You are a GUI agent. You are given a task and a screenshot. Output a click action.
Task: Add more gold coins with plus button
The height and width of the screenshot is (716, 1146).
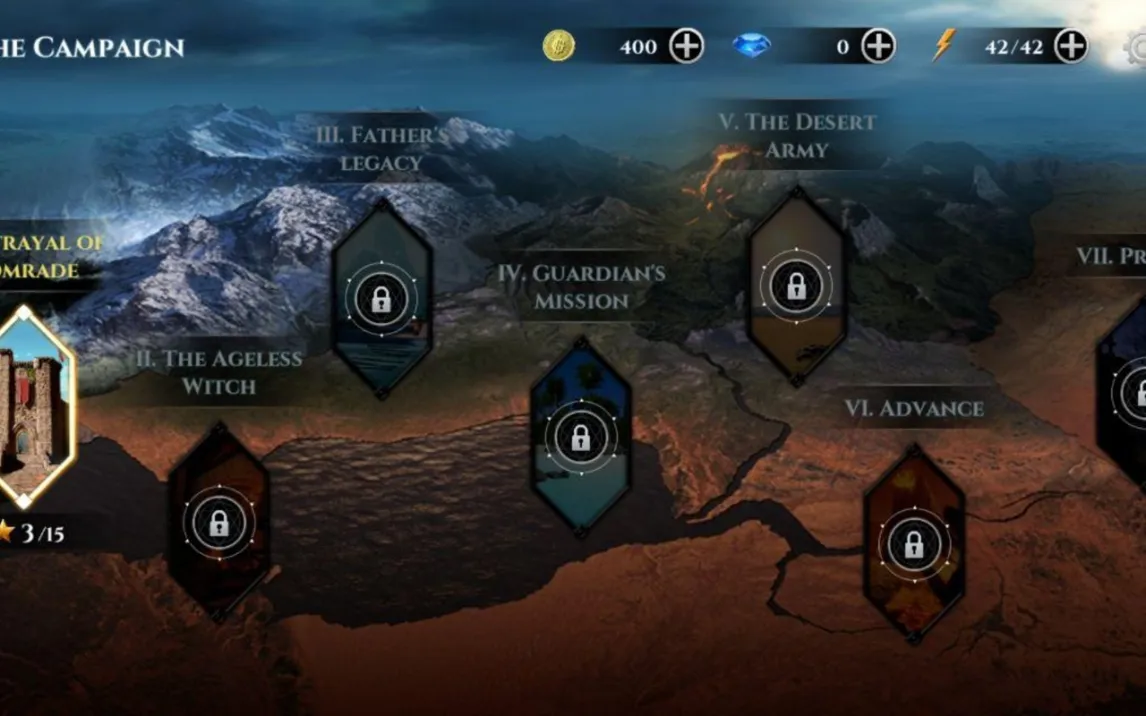pyautogui.click(x=686, y=46)
